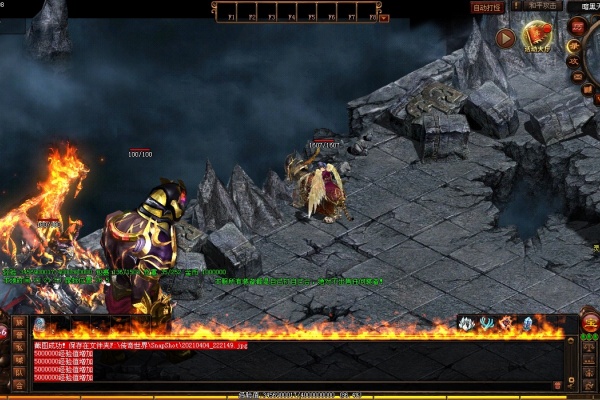This screenshot has height=400, width=600.
Task: Switch chat channel to 队 (team)
Action: (x=19, y=372)
